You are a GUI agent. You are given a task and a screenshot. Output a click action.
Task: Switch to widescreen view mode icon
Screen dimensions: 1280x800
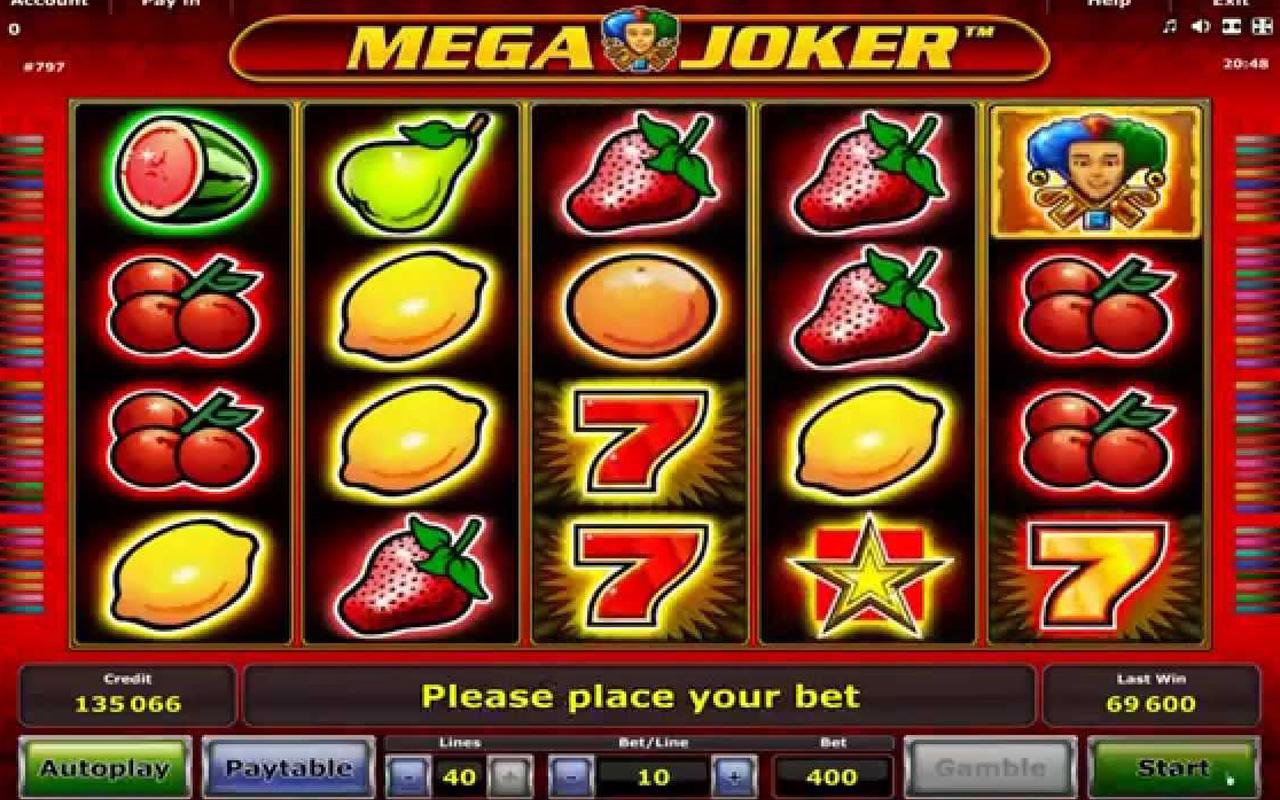pyautogui.click(x=1230, y=25)
